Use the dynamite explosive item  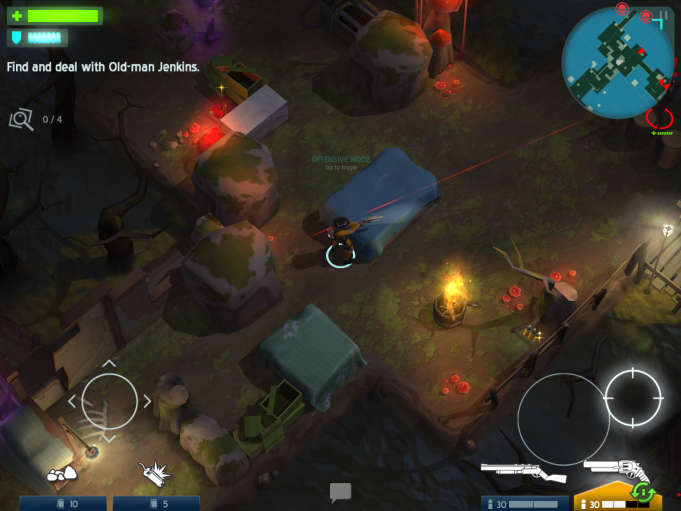pyautogui.click(x=153, y=471)
